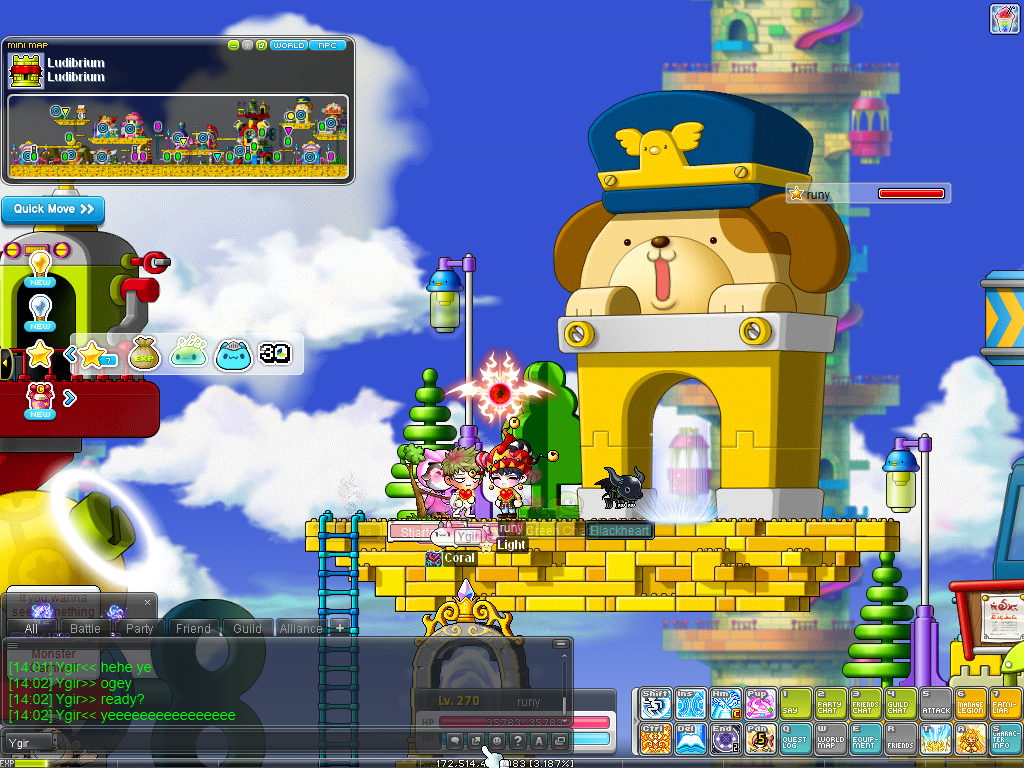Image resolution: width=1024 pixels, height=768 pixels.
Task: Select the Guild chat tab
Action: click(247, 629)
